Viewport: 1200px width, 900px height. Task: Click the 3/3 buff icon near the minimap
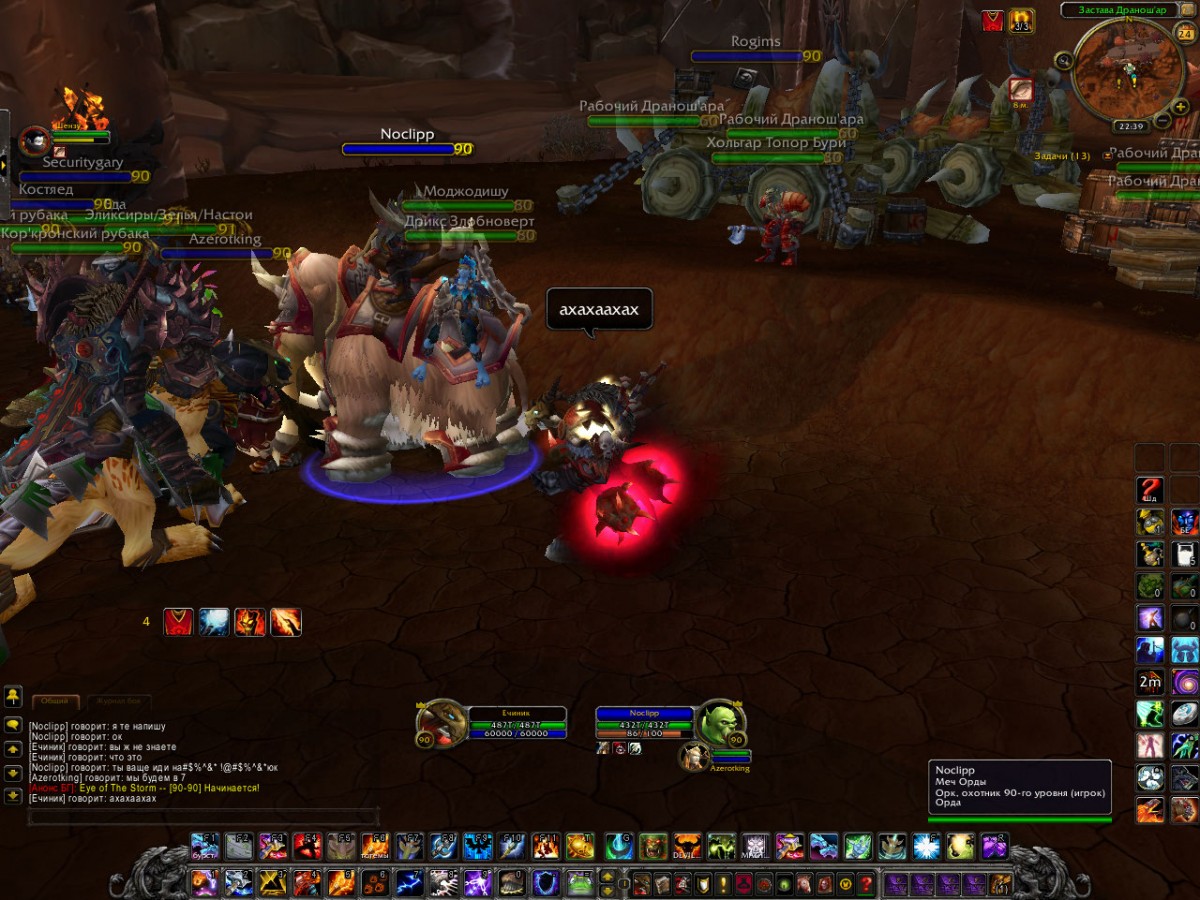click(x=1021, y=20)
